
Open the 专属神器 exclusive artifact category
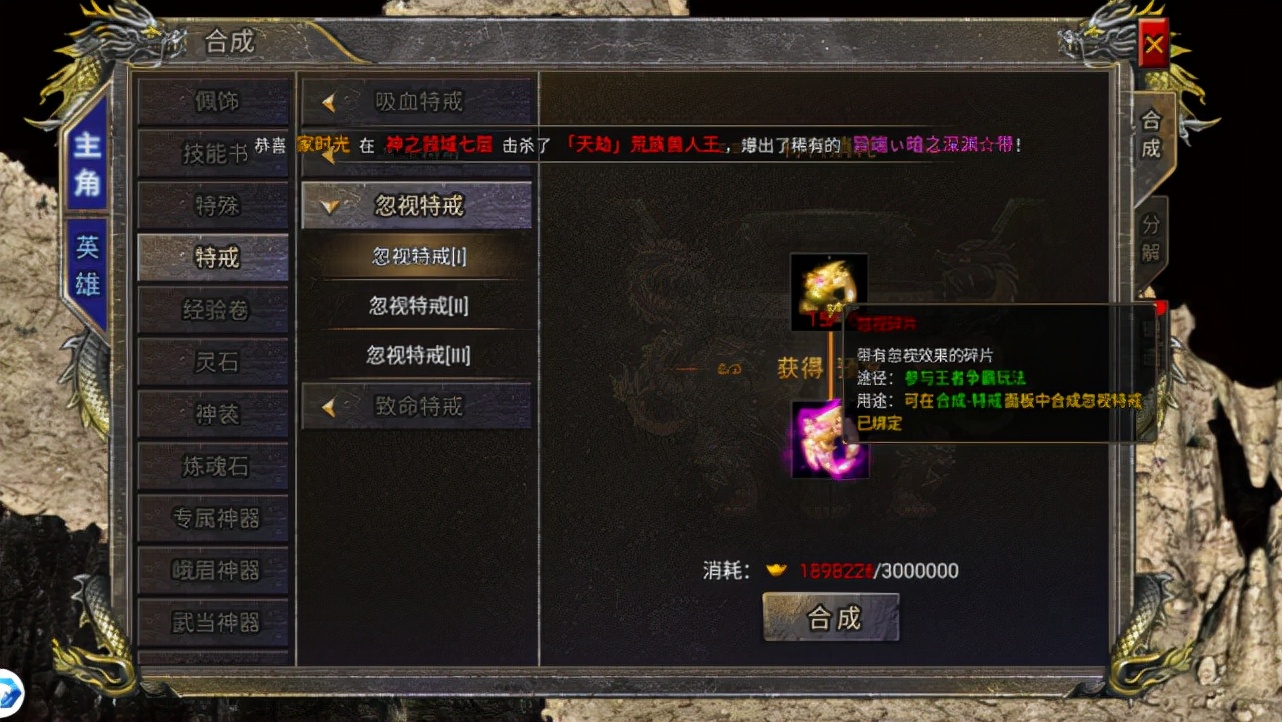point(213,518)
